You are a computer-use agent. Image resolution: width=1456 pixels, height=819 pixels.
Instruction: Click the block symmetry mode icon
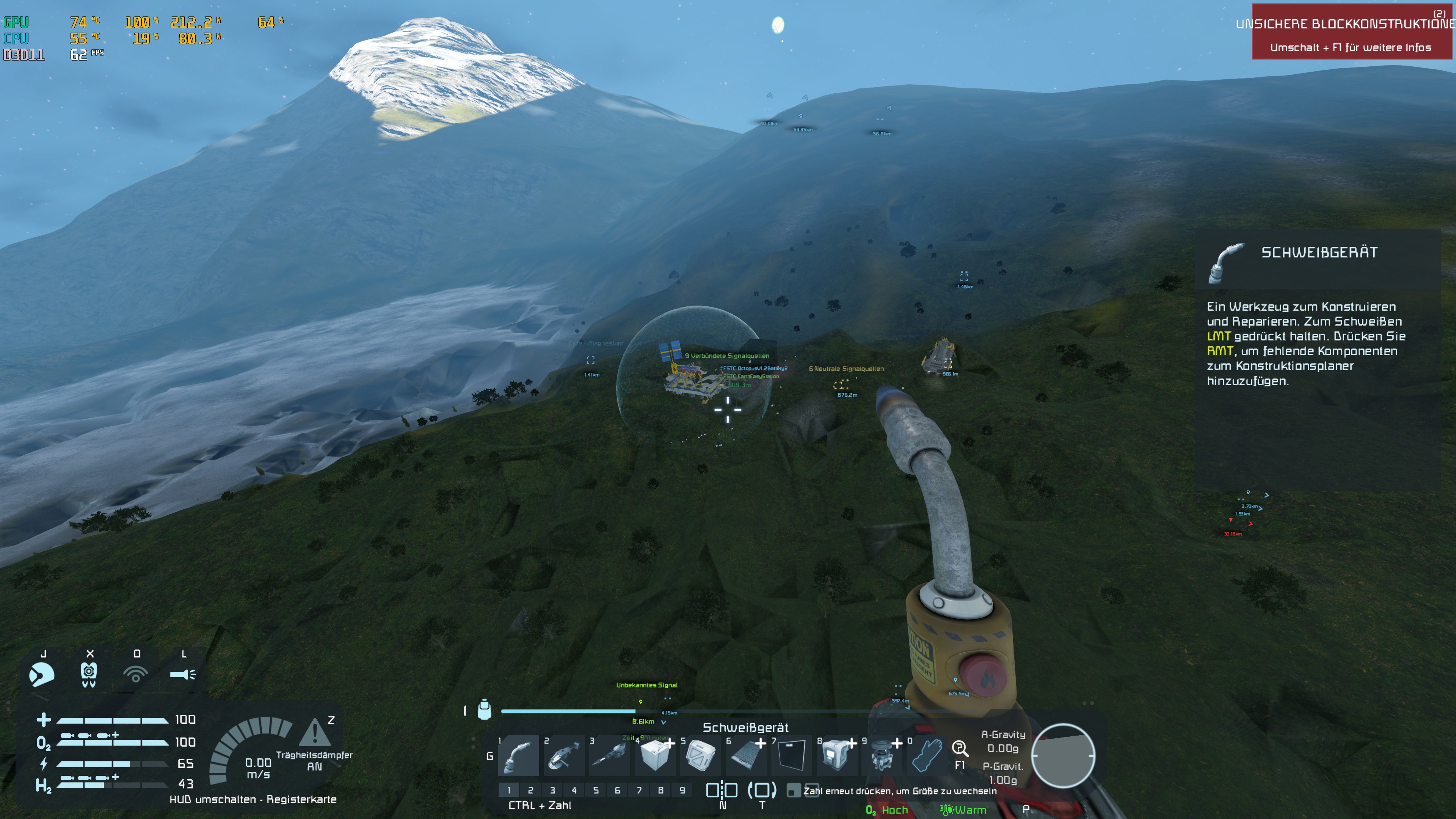tap(722, 790)
